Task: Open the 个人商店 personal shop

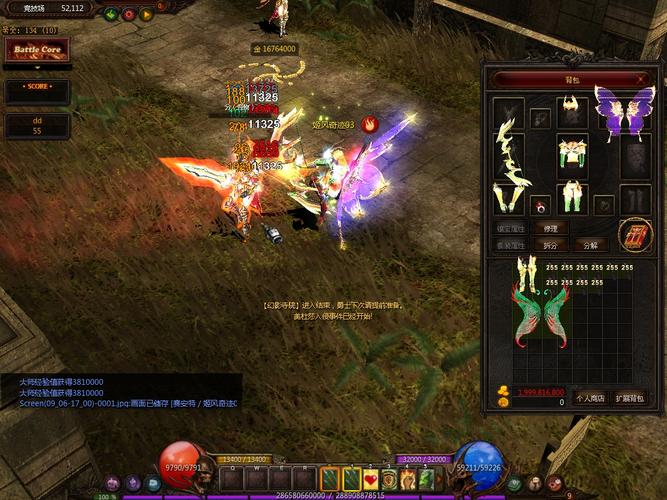Action: 590,399
